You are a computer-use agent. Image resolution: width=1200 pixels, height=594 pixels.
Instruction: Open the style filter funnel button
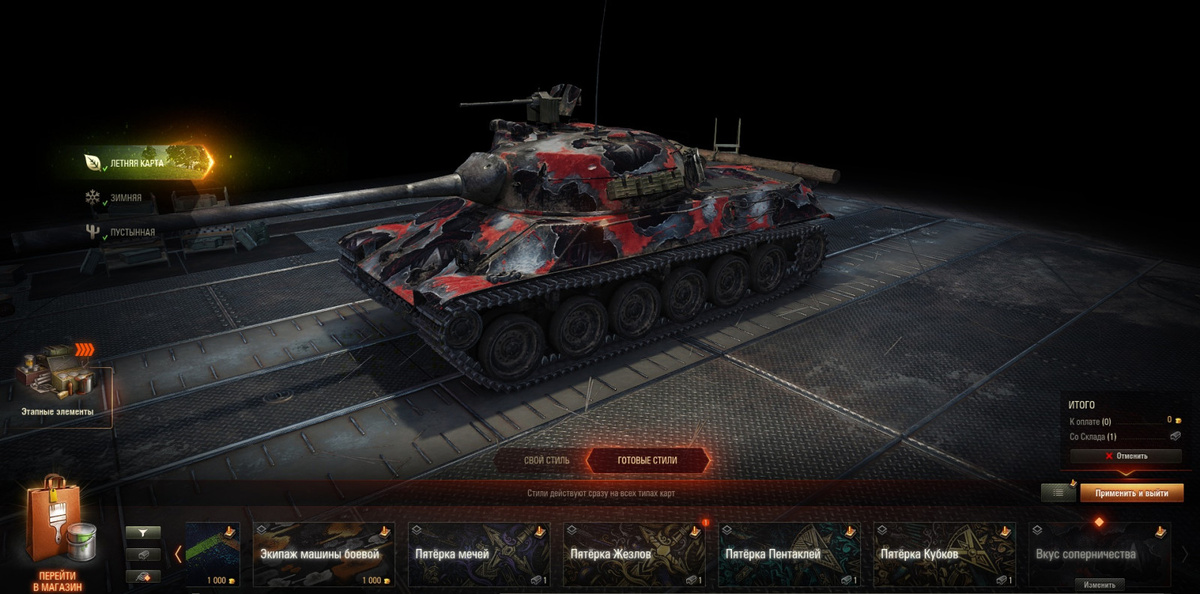(143, 533)
